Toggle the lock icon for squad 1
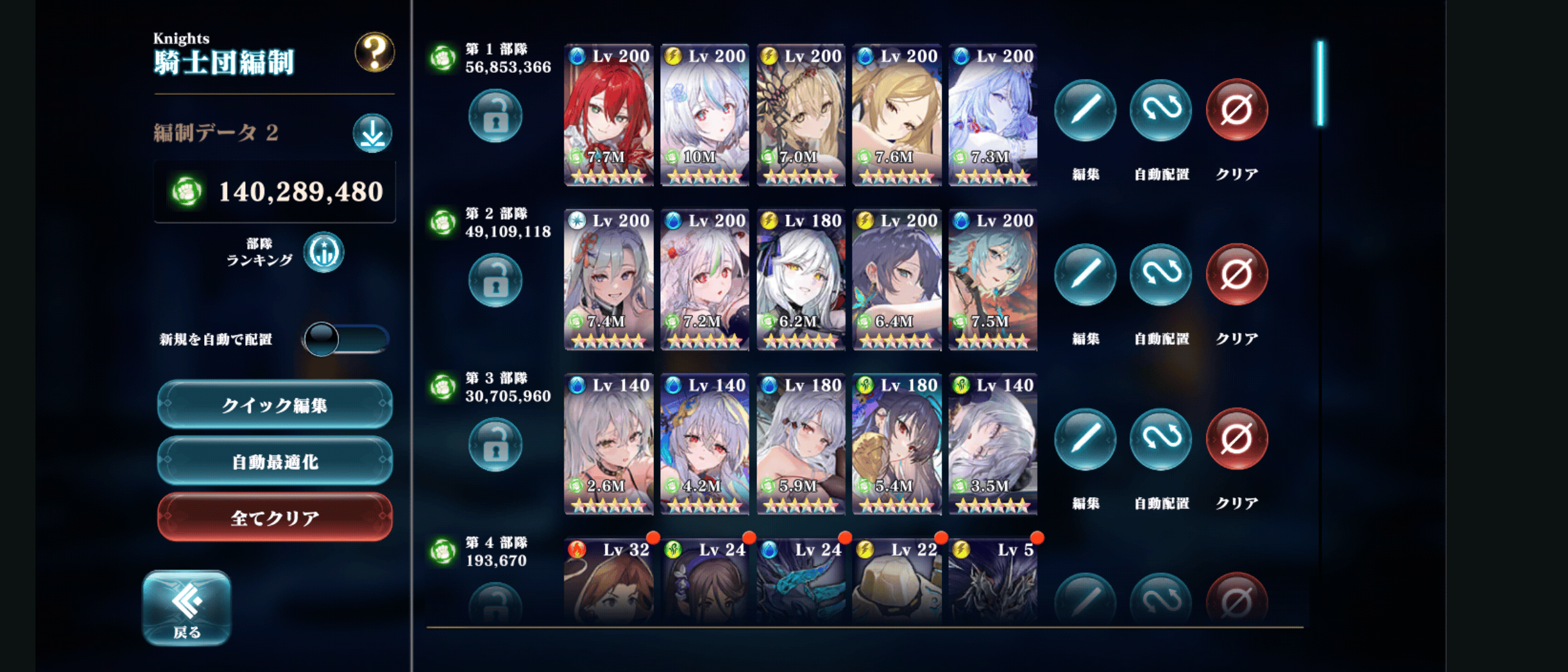Image resolution: width=1568 pixels, height=672 pixels. pyautogui.click(x=495, y=116)
